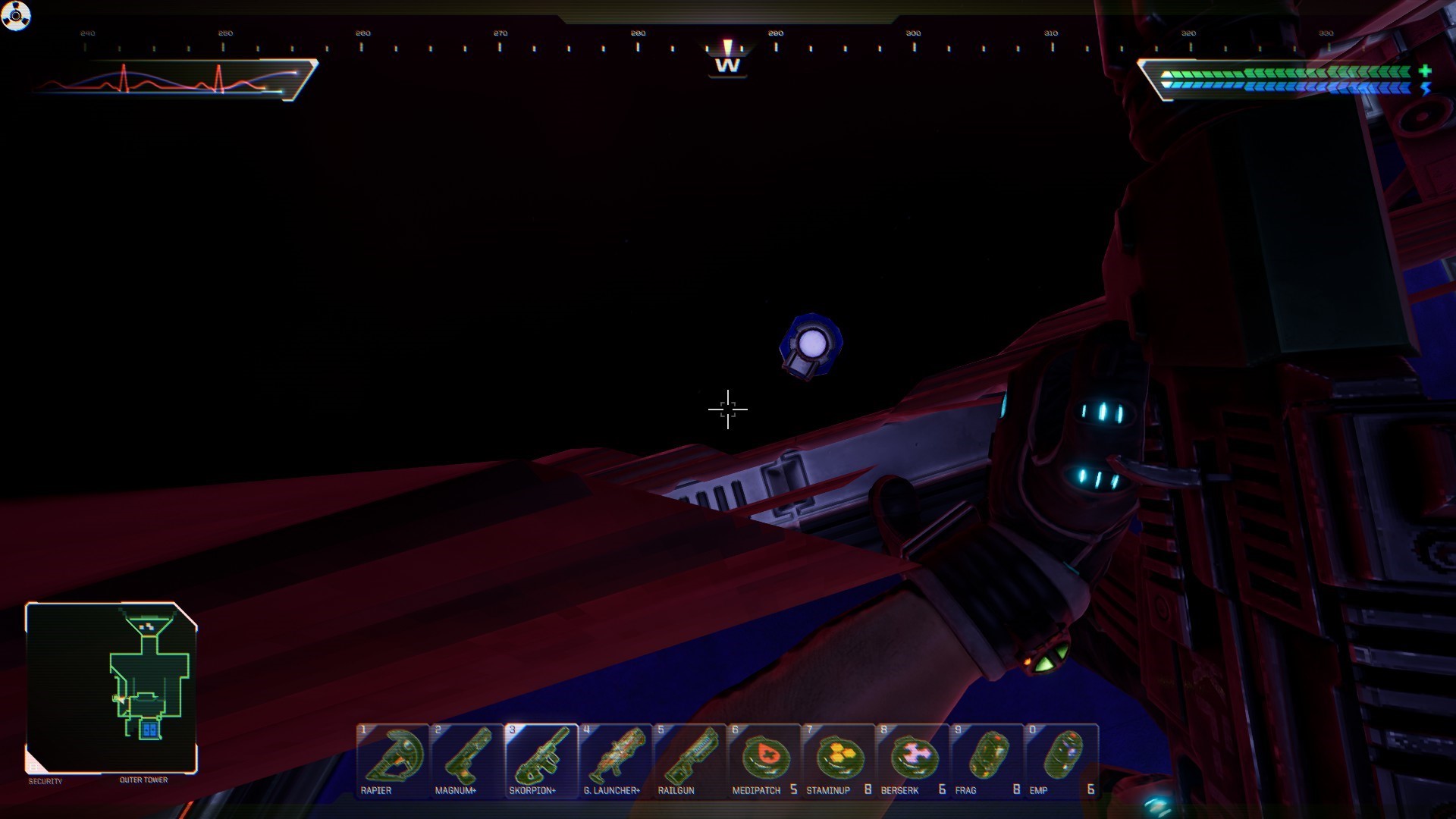Open the Security level minimap
This screenshot has width=1456, height=819.
tap(111, 688)
